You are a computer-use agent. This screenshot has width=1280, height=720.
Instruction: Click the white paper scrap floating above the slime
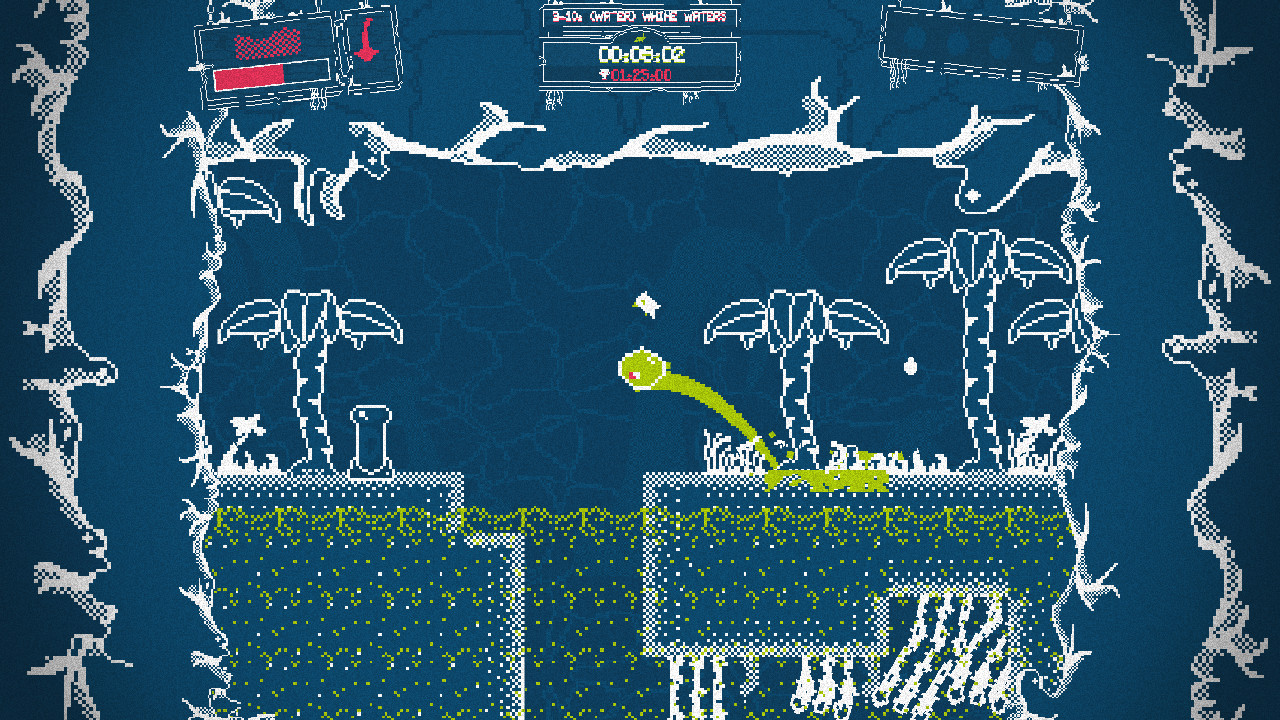(x=646, y=305)
